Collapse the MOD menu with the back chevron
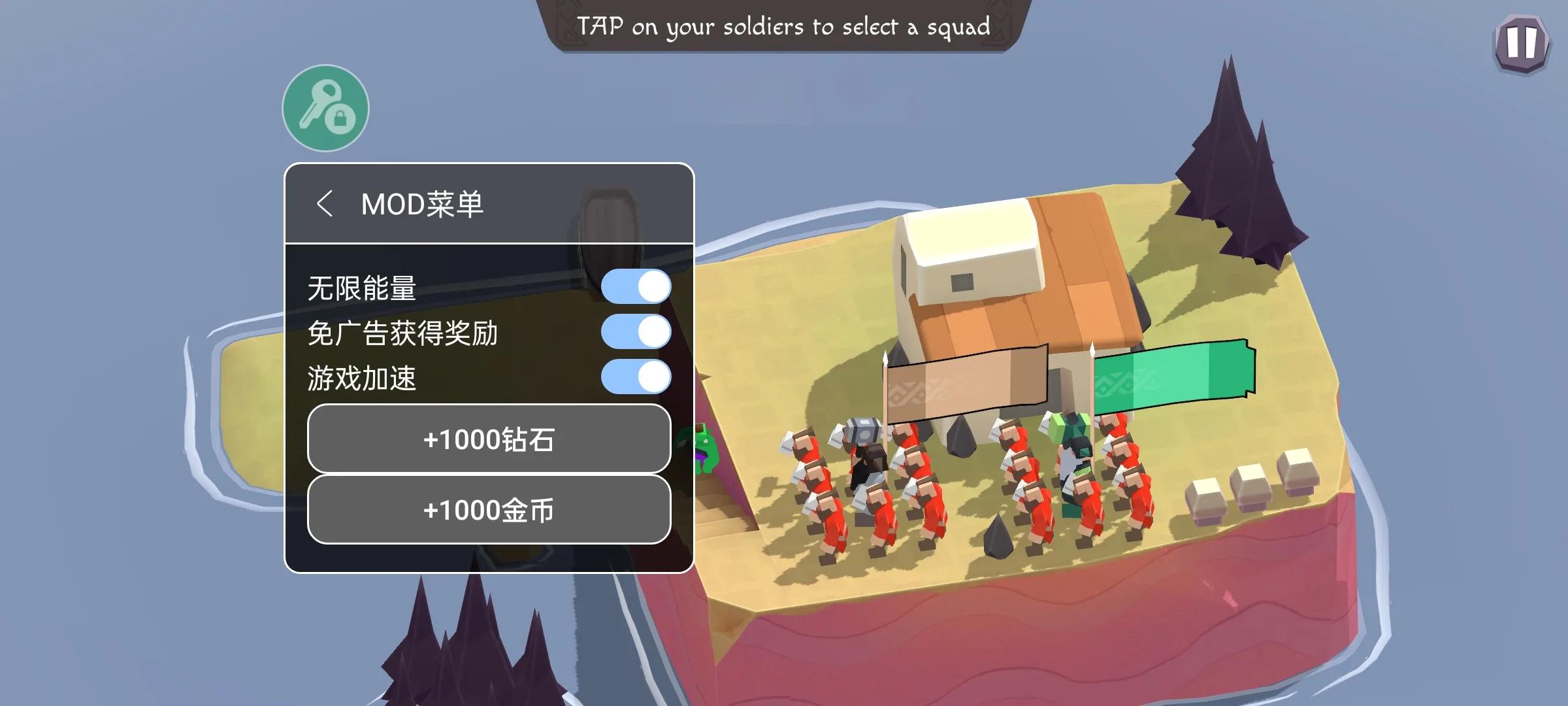The height and width of the screenshot is (706, 1568). (327, 203)
